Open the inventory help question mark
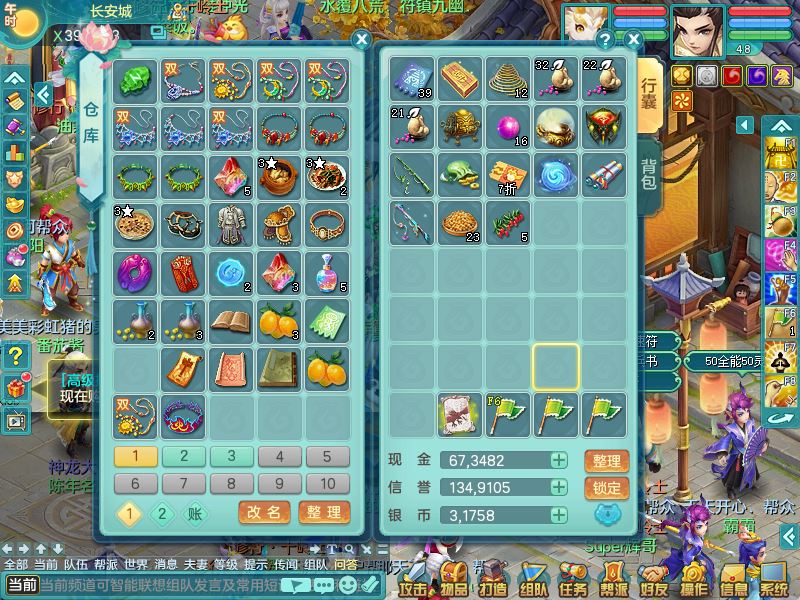The width and height of the screenshot is (800, 600). [604, 40]
